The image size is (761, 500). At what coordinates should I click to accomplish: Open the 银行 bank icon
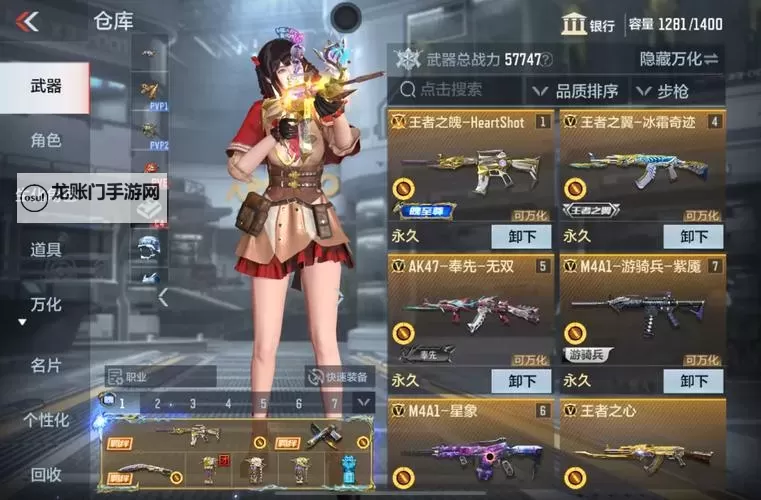click(588, 25)
